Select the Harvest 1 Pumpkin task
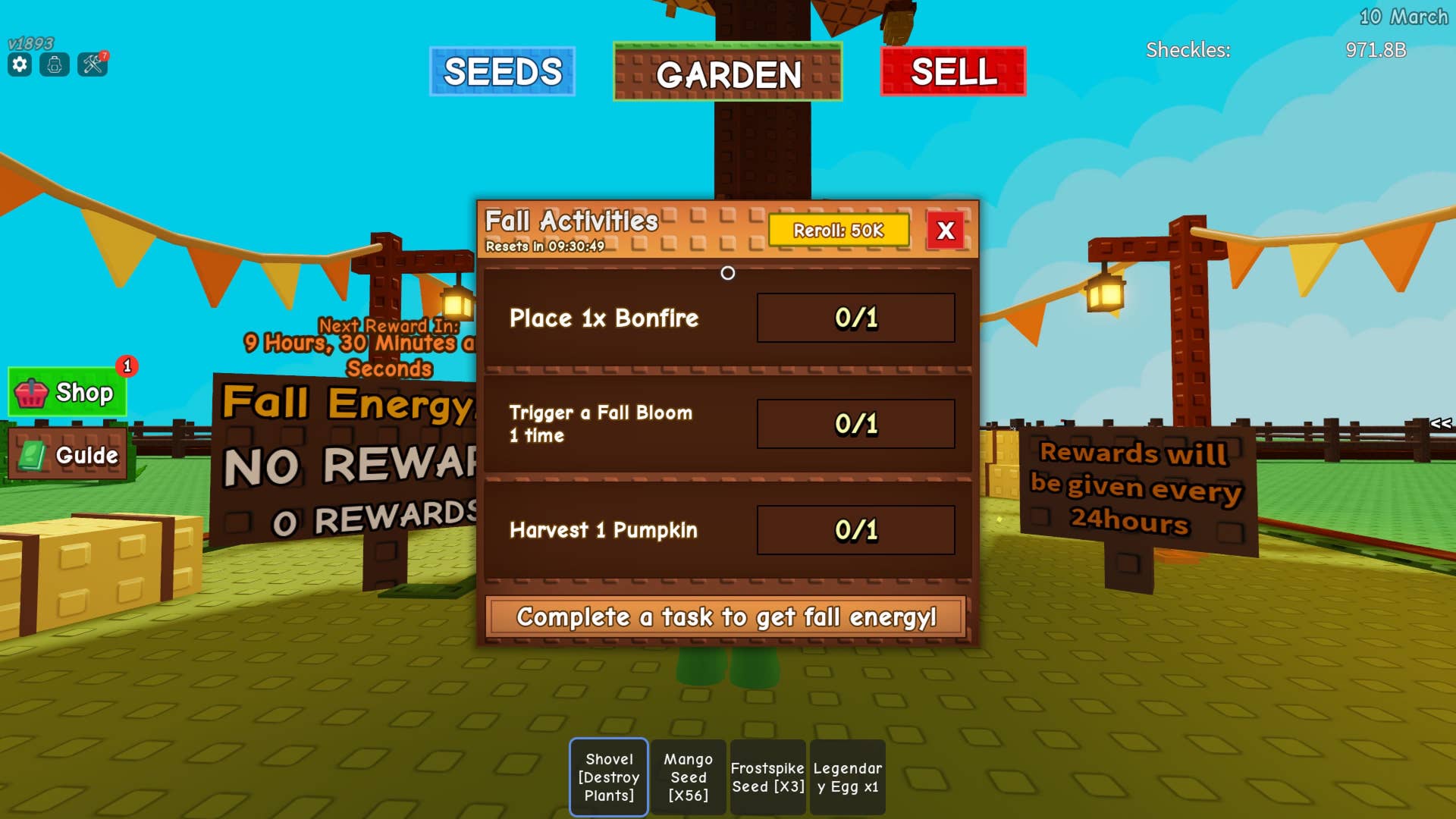 point(727,530)
